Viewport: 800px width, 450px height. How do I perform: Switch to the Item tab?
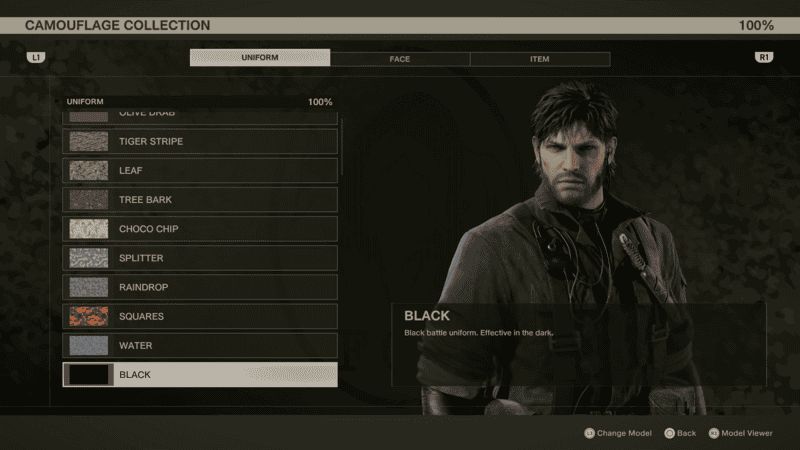pyautogui.click(x=539, y=59)
